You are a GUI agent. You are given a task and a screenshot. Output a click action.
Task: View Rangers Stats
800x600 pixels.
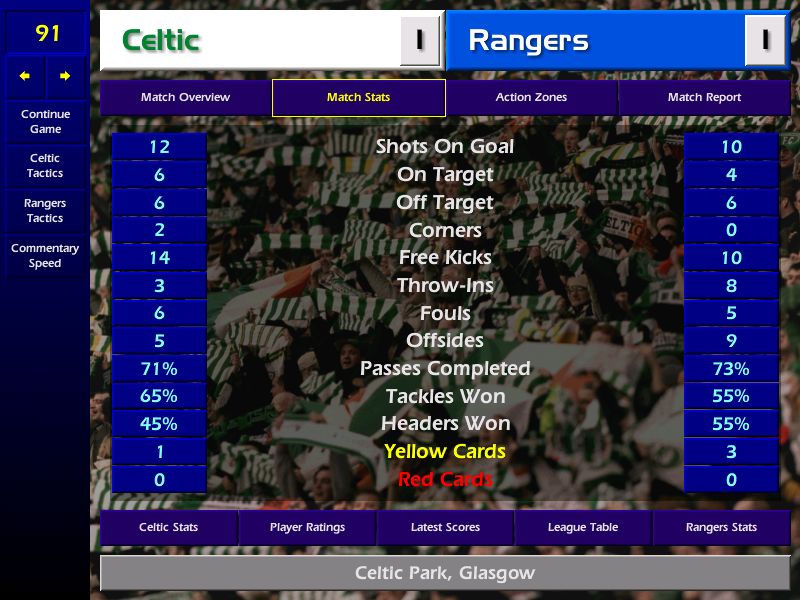coord(721,527)
